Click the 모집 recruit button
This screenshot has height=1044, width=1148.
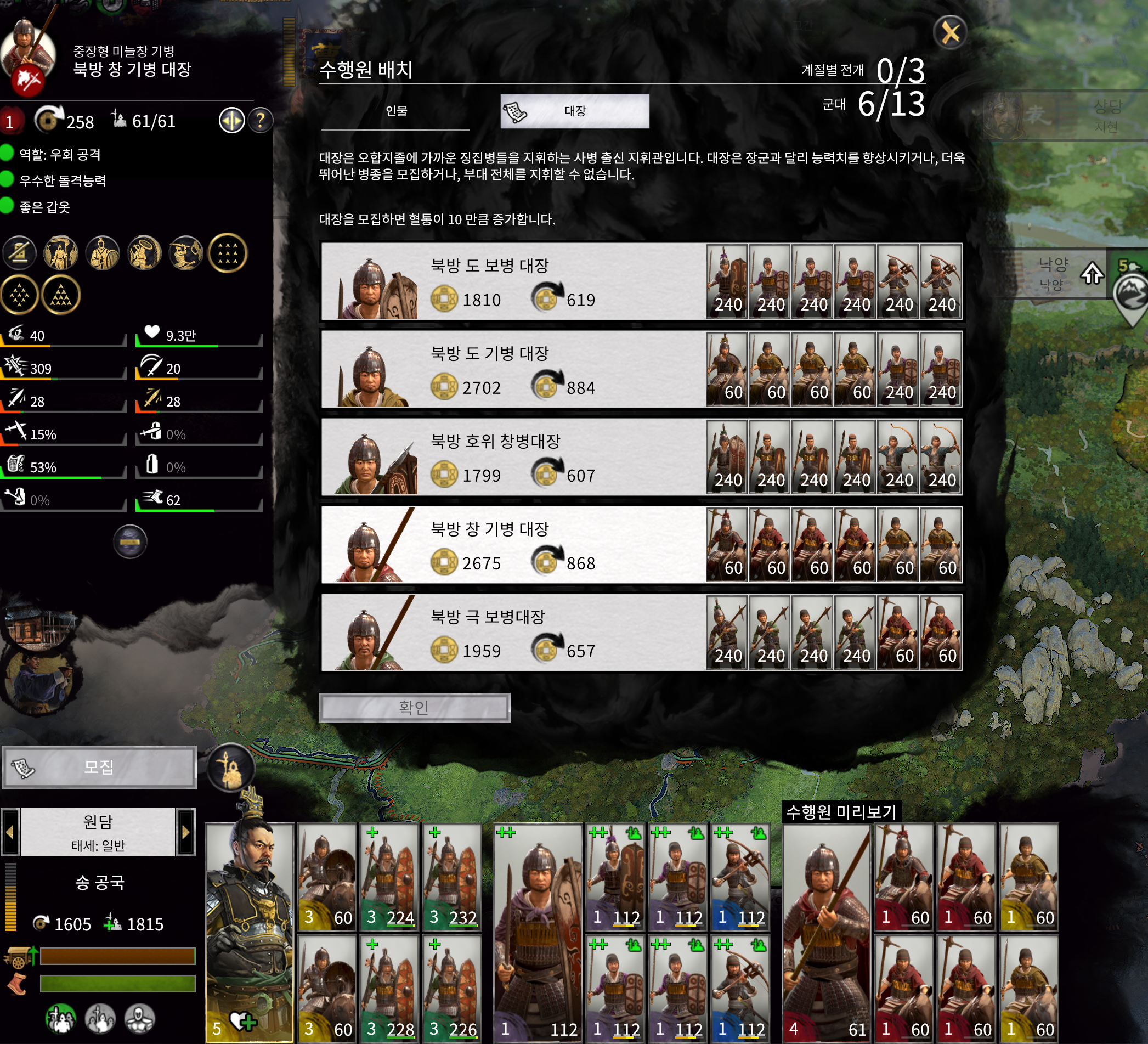coord(99,767)
